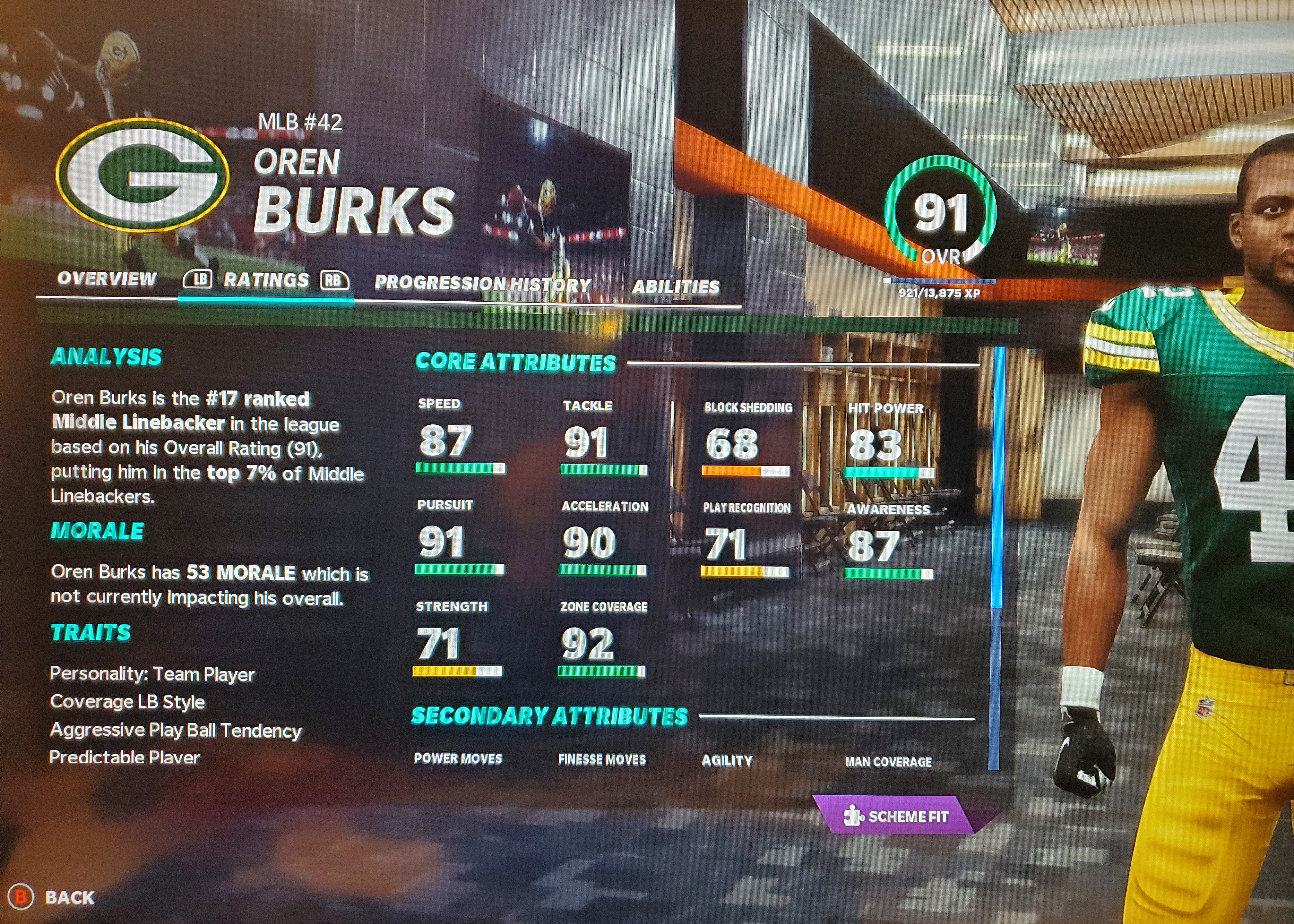Select the Ratings tab
The width and height of the screenshot is (1294, 924).
[266, 280]
